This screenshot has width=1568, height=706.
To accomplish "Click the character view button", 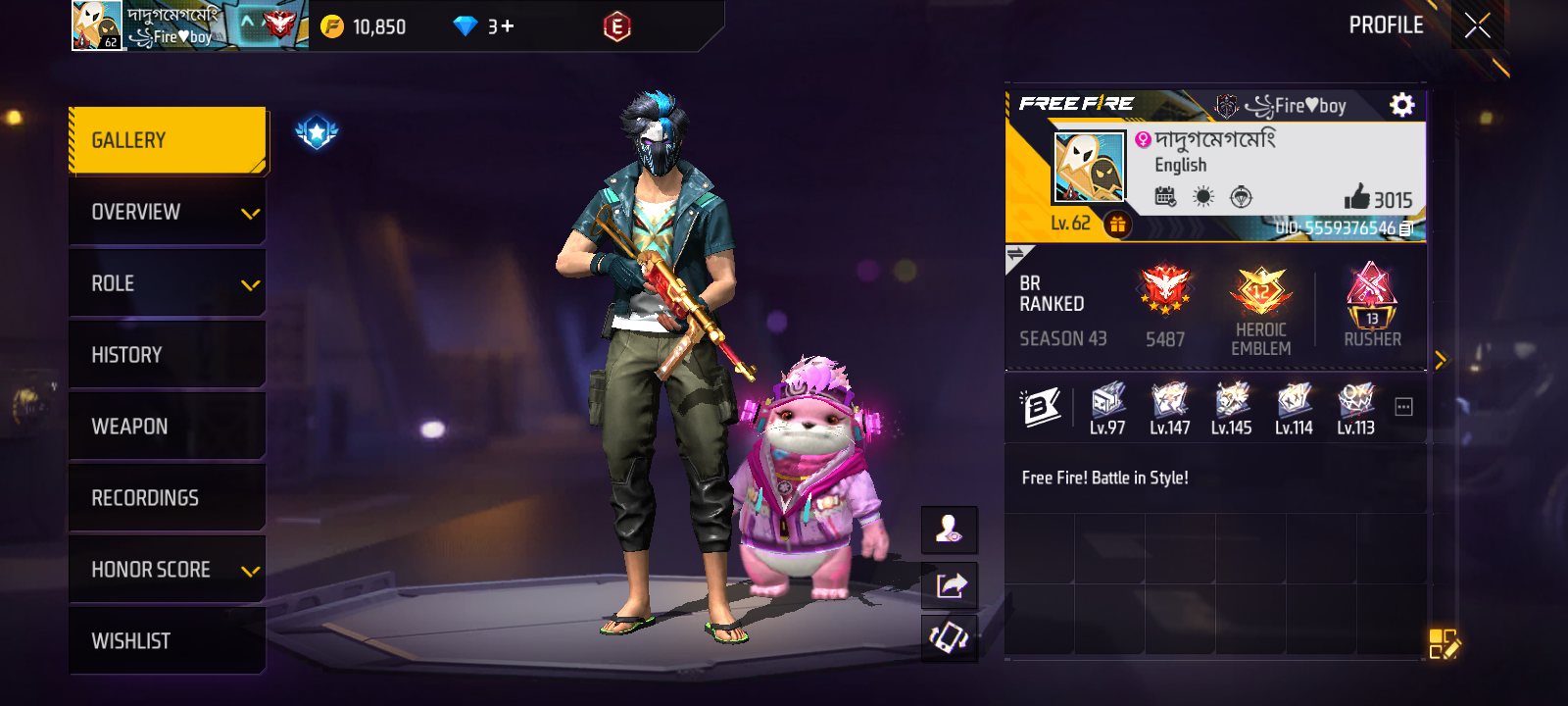I will 950,530.
